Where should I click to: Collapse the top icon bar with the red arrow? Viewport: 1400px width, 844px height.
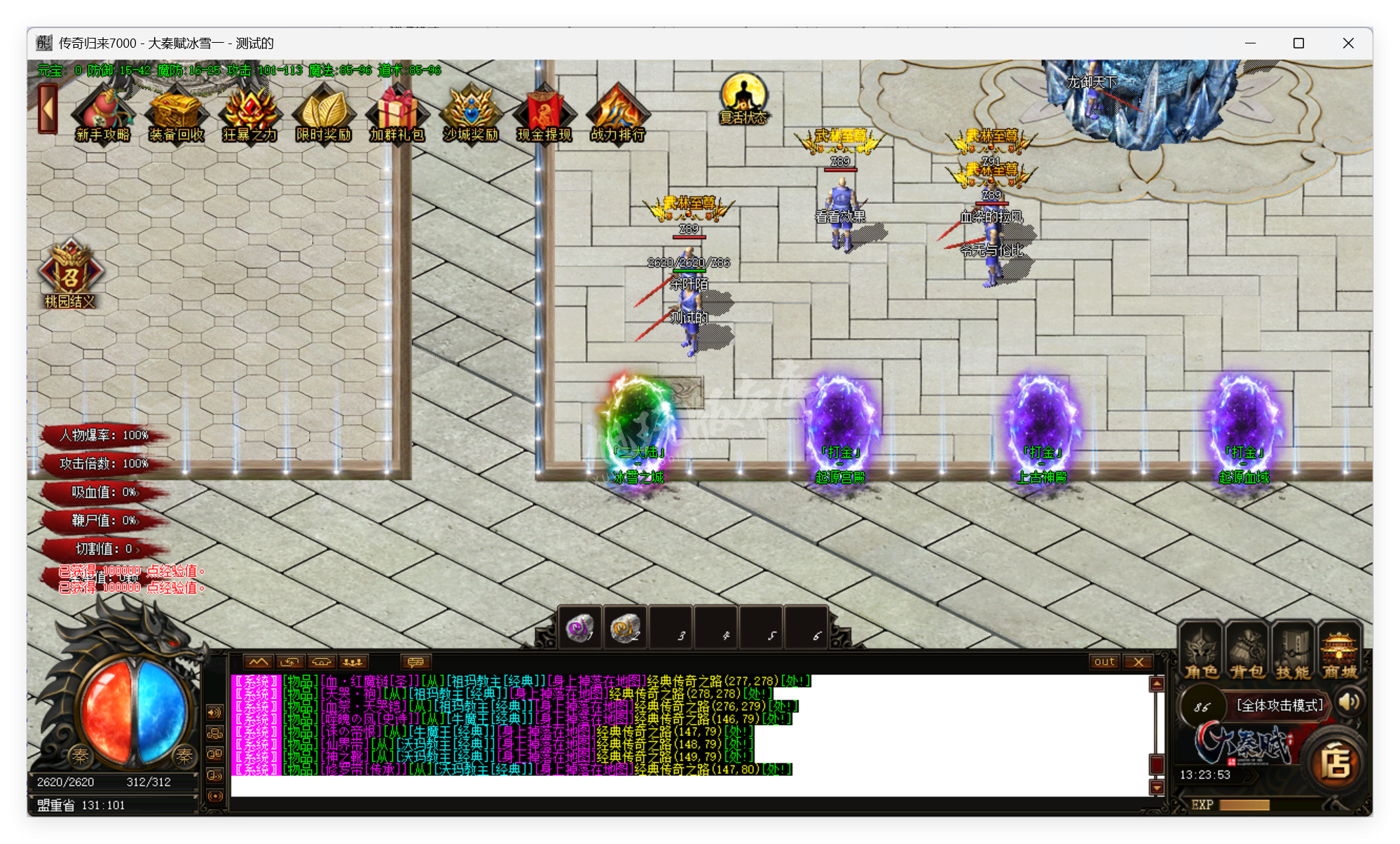click(x=48, y=109)
